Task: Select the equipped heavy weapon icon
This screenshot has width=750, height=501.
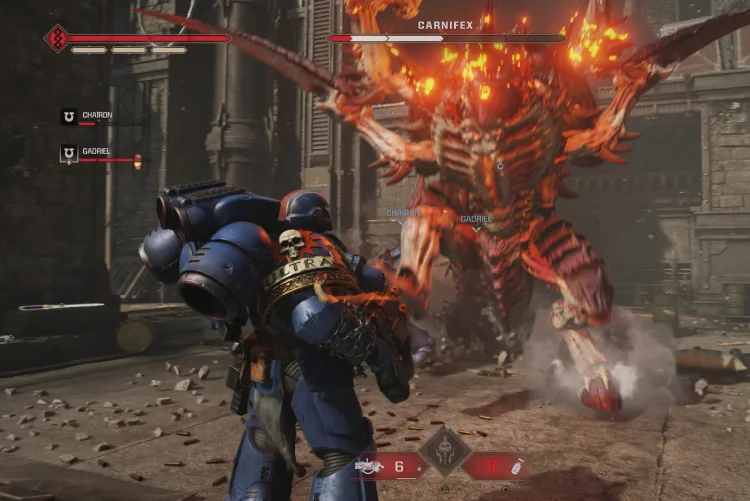Action: pos(367,466)
